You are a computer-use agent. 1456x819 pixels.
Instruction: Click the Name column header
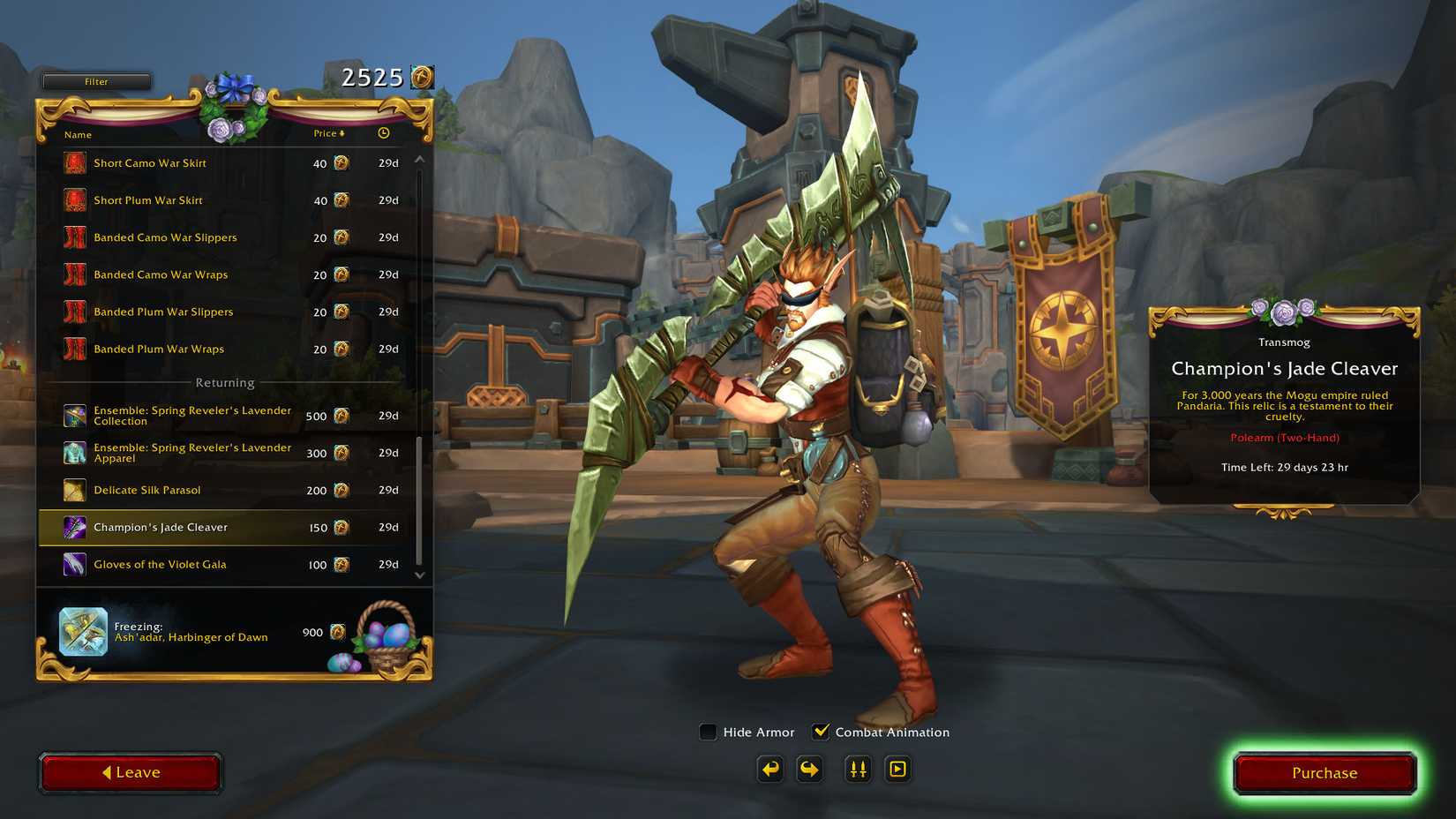[78, 134]
